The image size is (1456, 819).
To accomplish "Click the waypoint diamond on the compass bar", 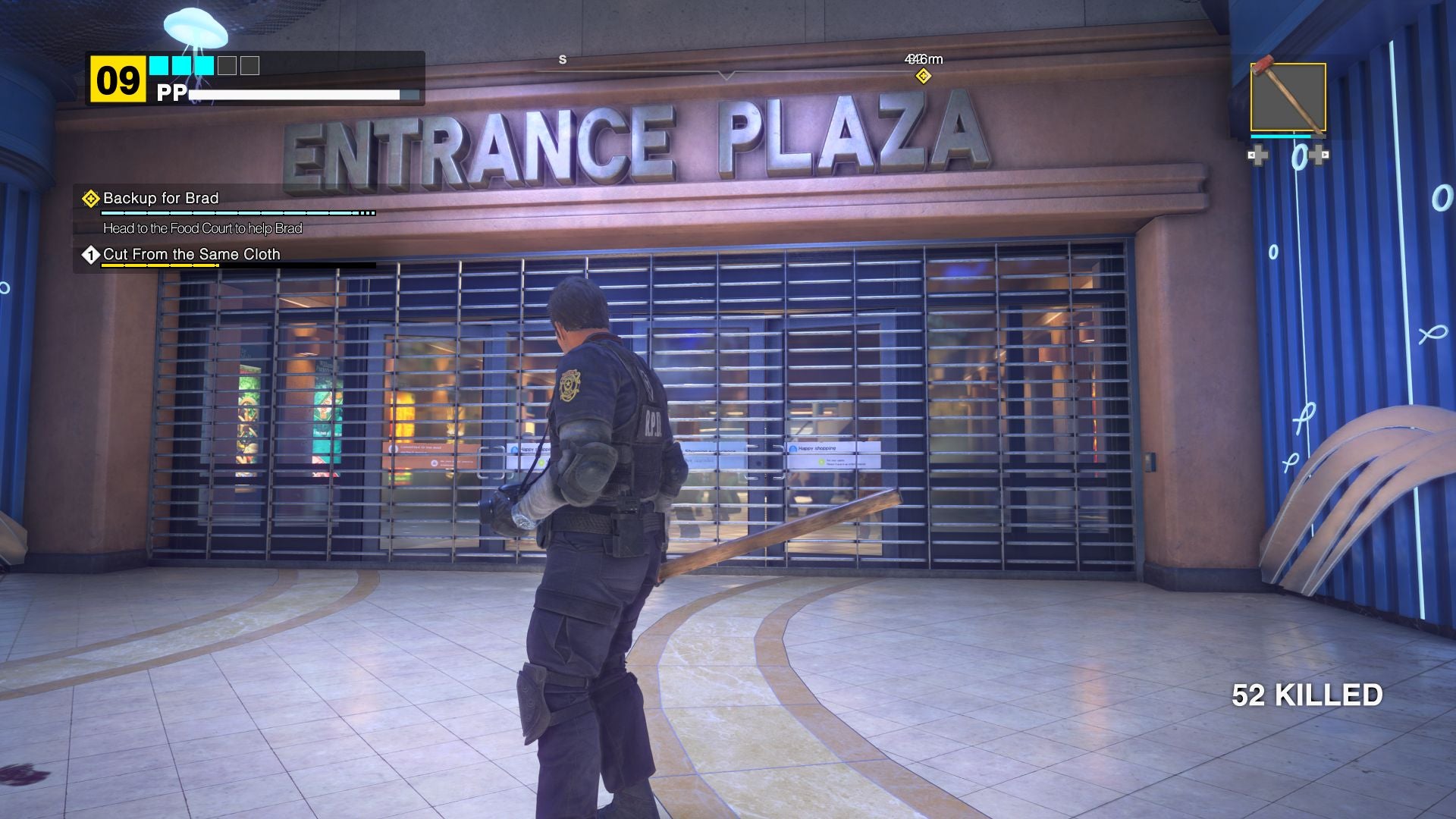I will pyautogui.click(x=924, y=76).
